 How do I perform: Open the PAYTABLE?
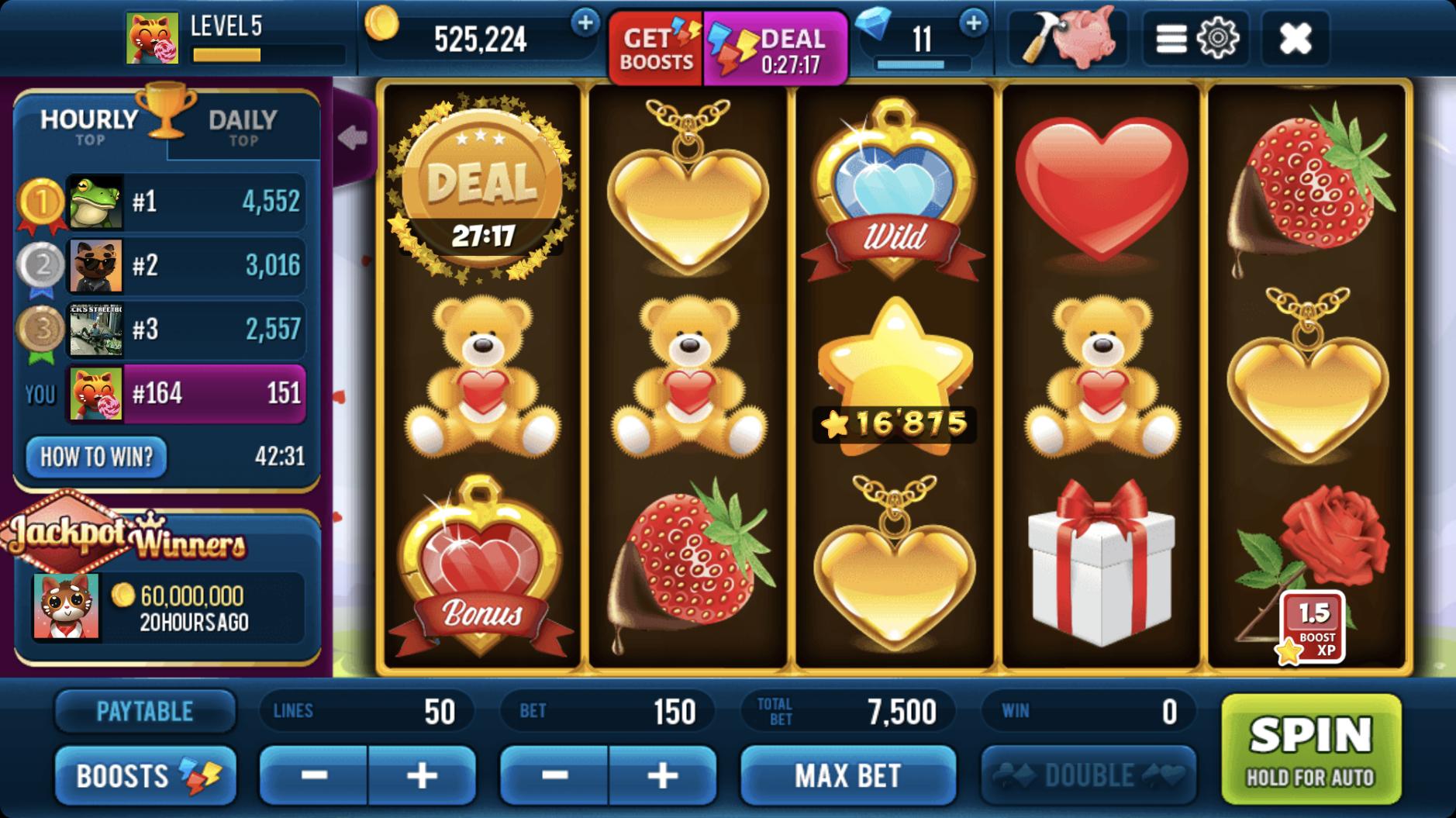tap(145, 711)
